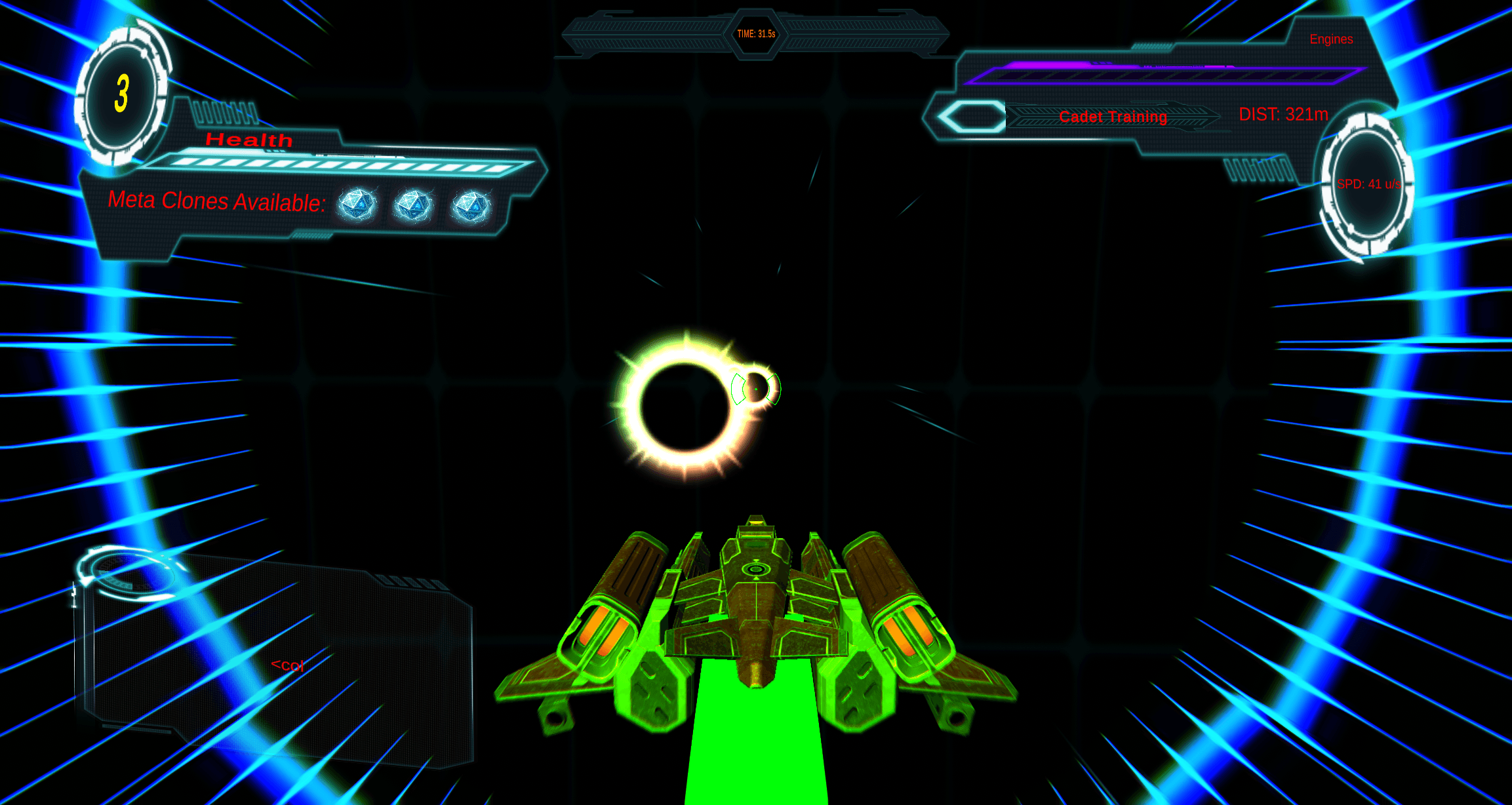Viewport: 1512px width, 805px height.
Task: Select the DIST: 321m readout
Action: (1283, 113)
